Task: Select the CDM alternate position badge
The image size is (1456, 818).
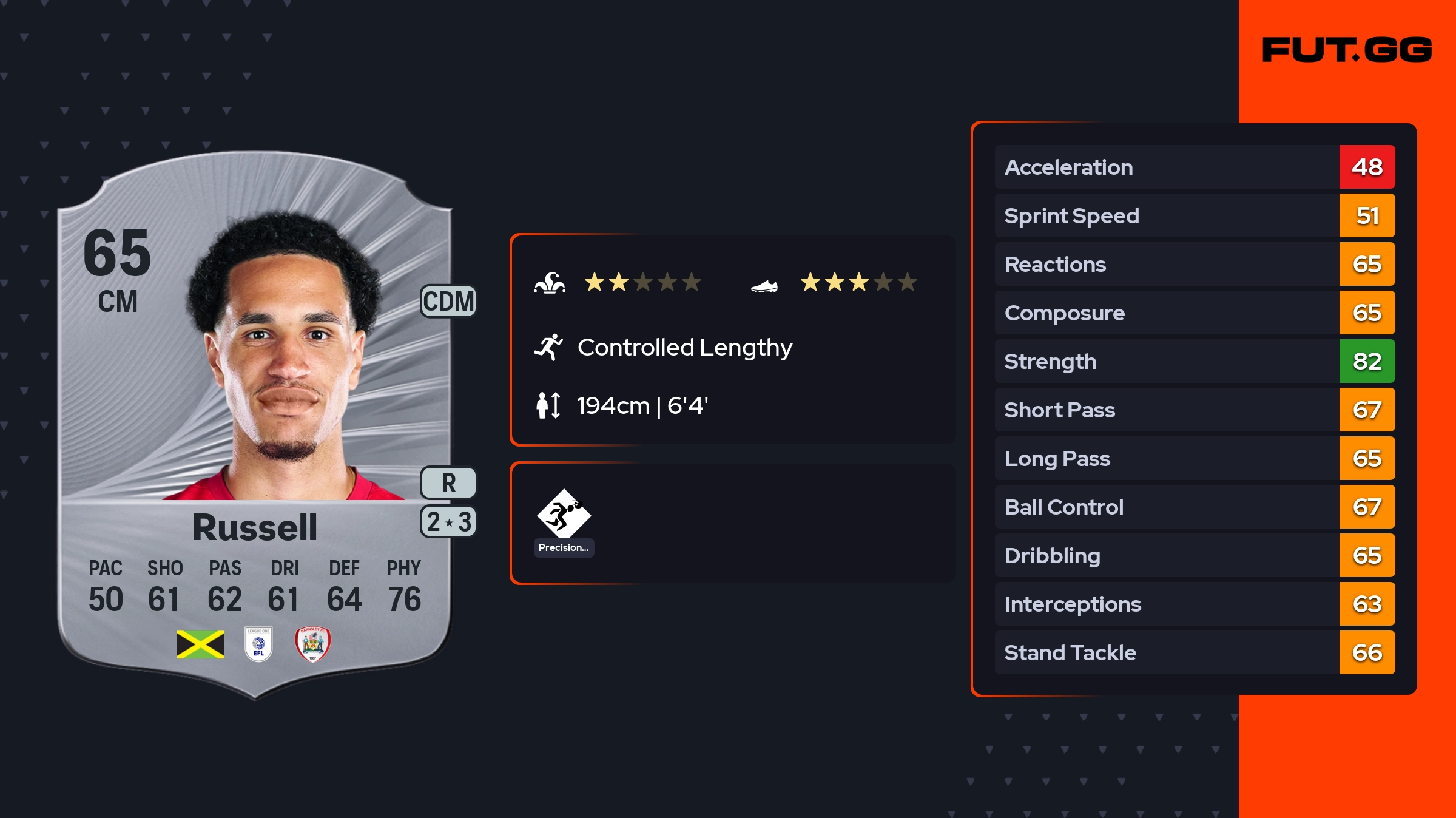Action: click(448, 302)
